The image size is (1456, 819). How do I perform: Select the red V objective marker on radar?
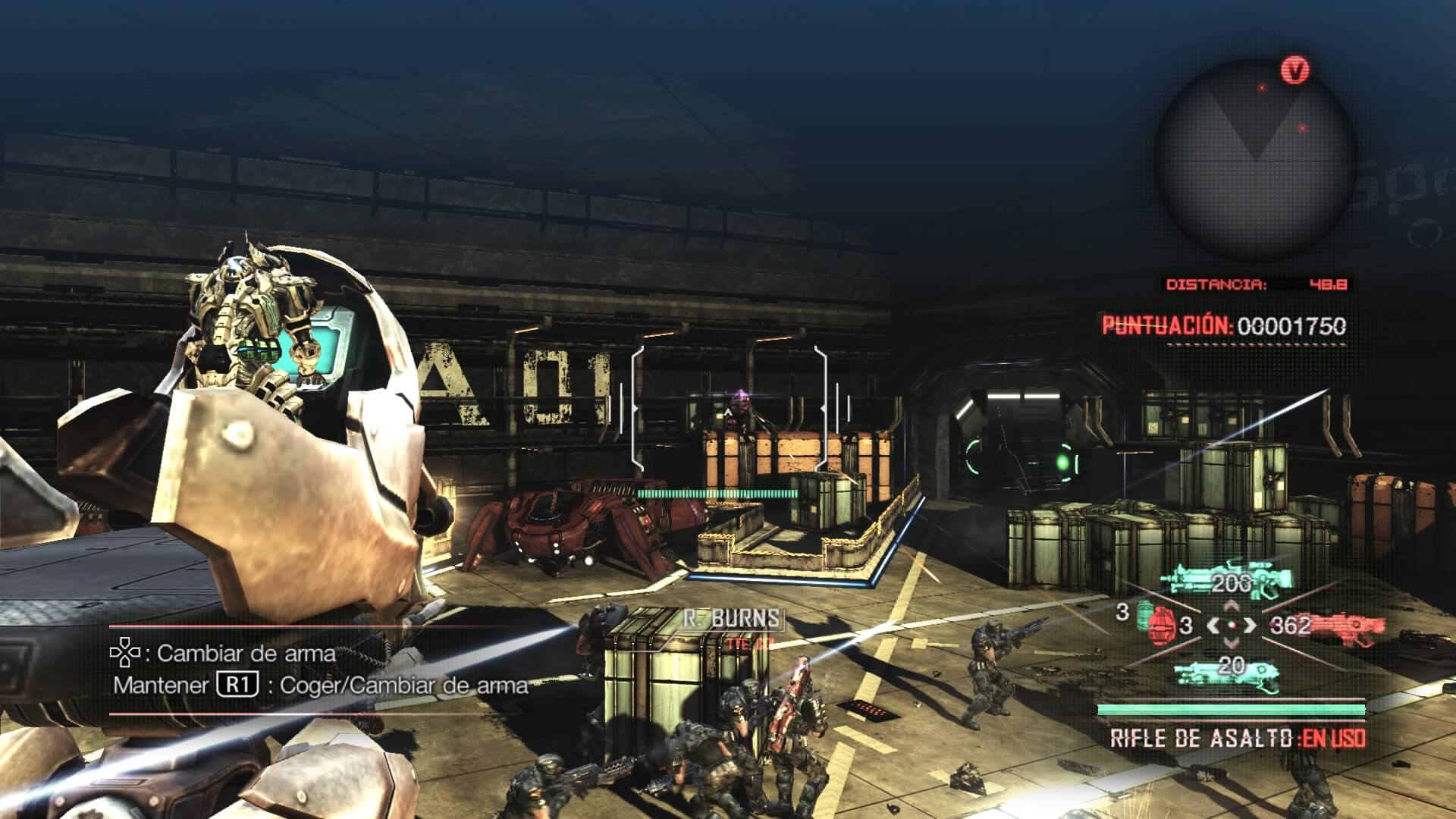1295,71
